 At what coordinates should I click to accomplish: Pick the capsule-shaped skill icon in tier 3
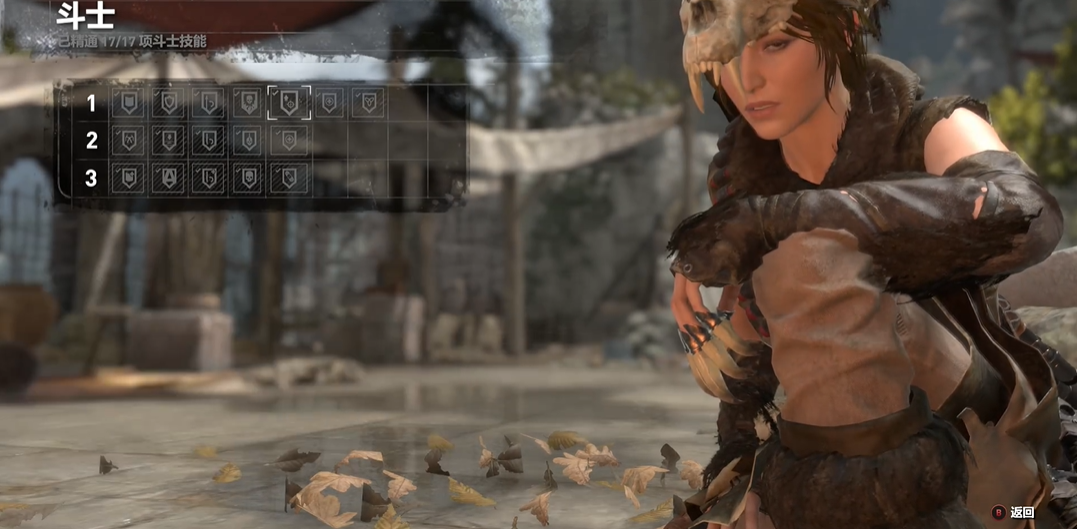pos(289,177)
